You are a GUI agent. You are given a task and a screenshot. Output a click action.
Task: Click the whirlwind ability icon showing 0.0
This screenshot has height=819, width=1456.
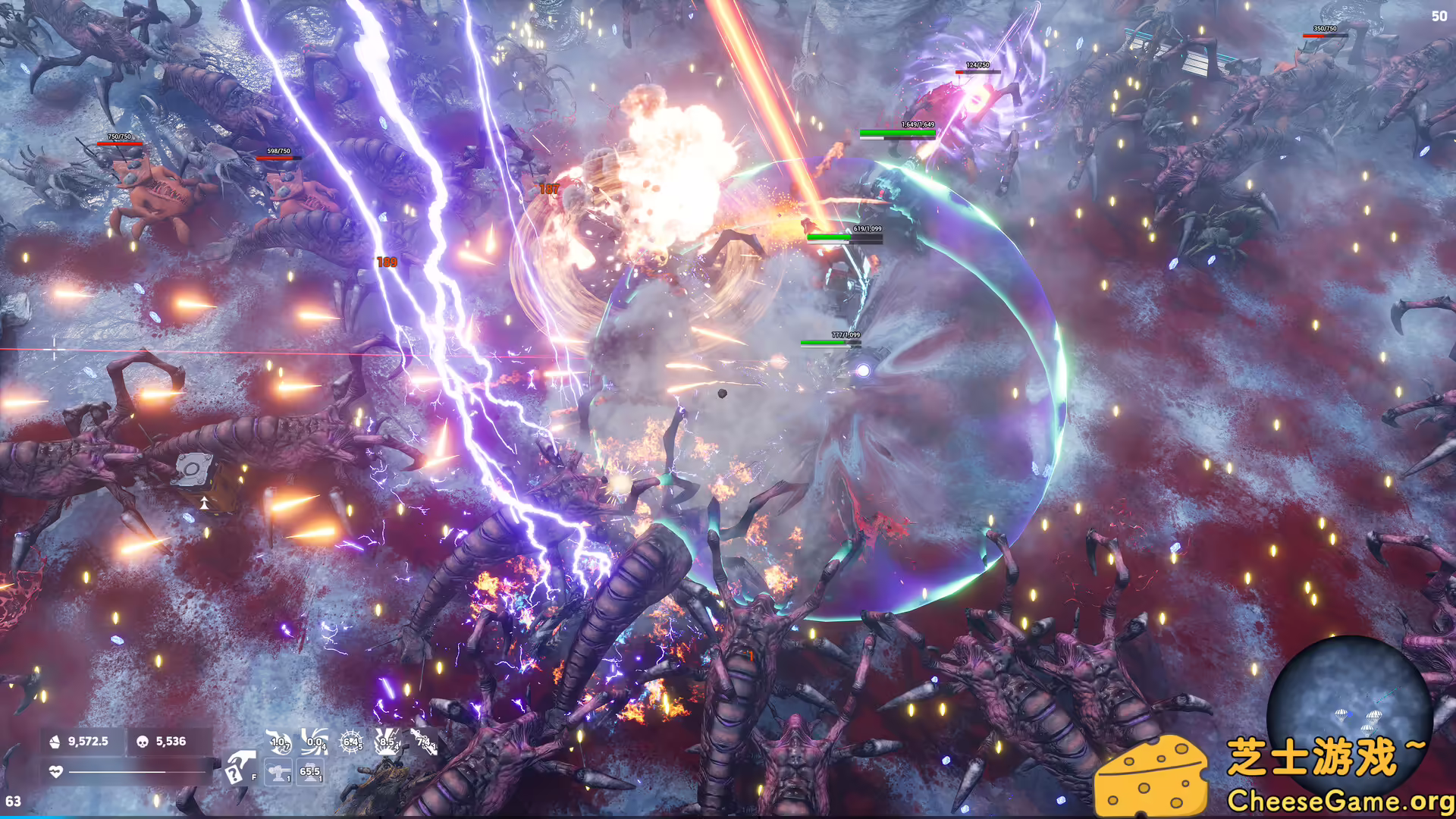(315, 741)
